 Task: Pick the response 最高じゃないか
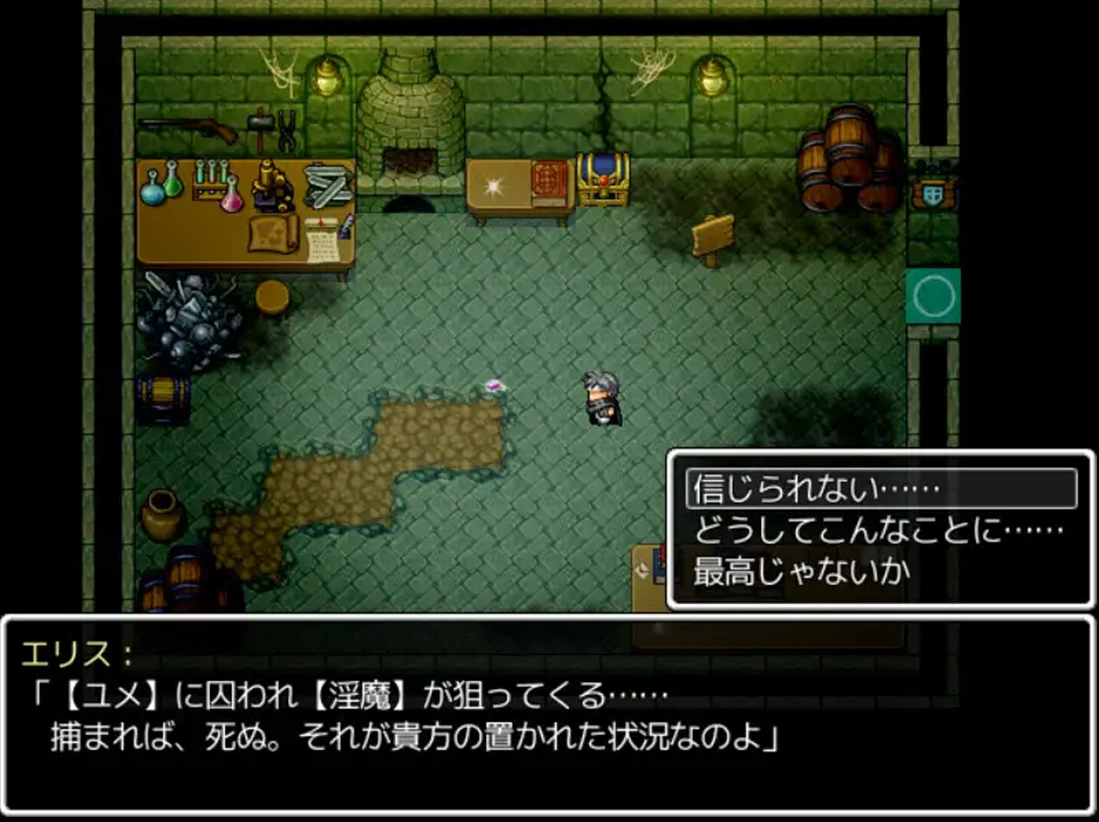pyautogui.click(x=802, y=572)
